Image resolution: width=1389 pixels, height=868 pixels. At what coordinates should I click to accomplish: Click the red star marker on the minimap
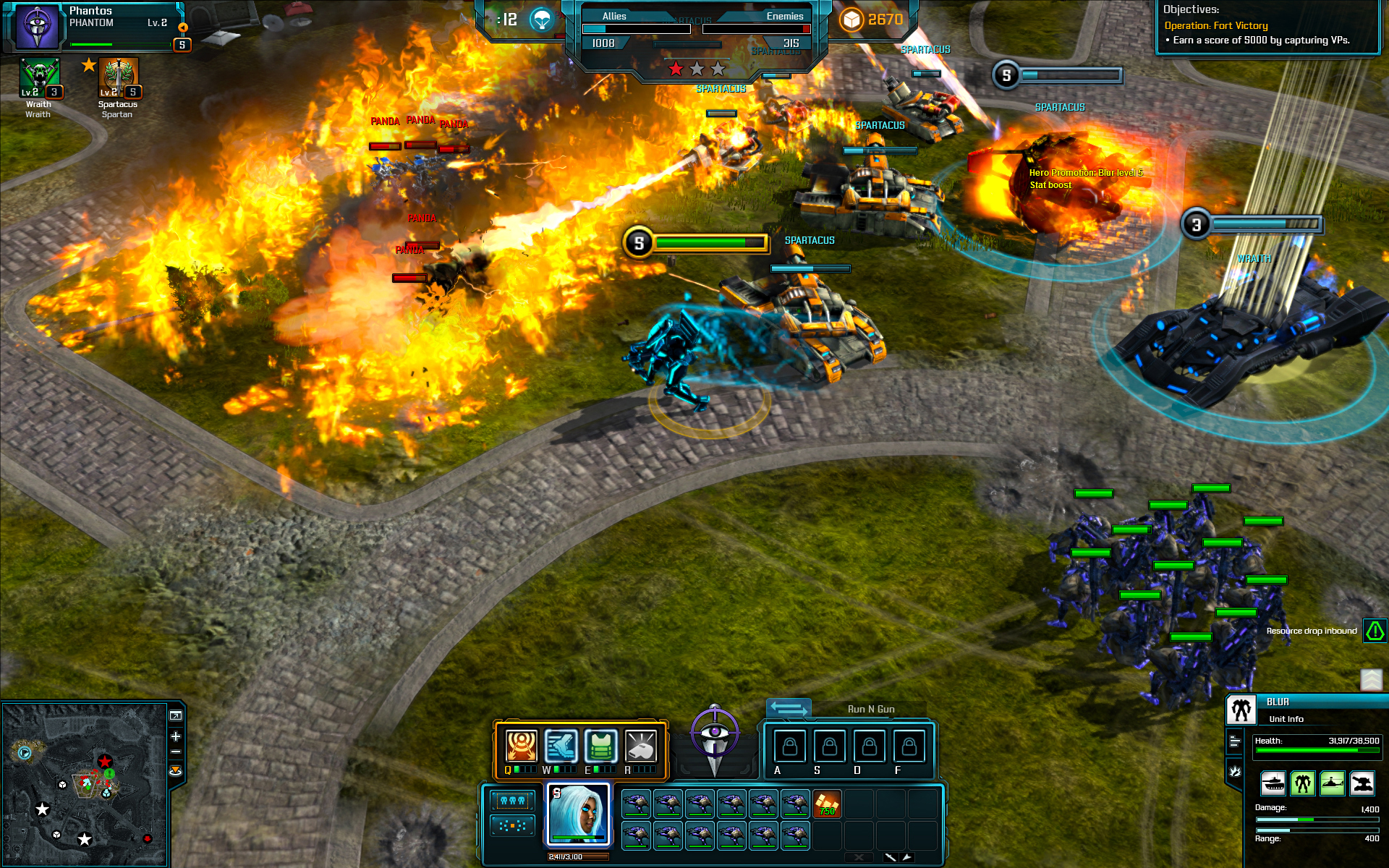coord(105,761)
